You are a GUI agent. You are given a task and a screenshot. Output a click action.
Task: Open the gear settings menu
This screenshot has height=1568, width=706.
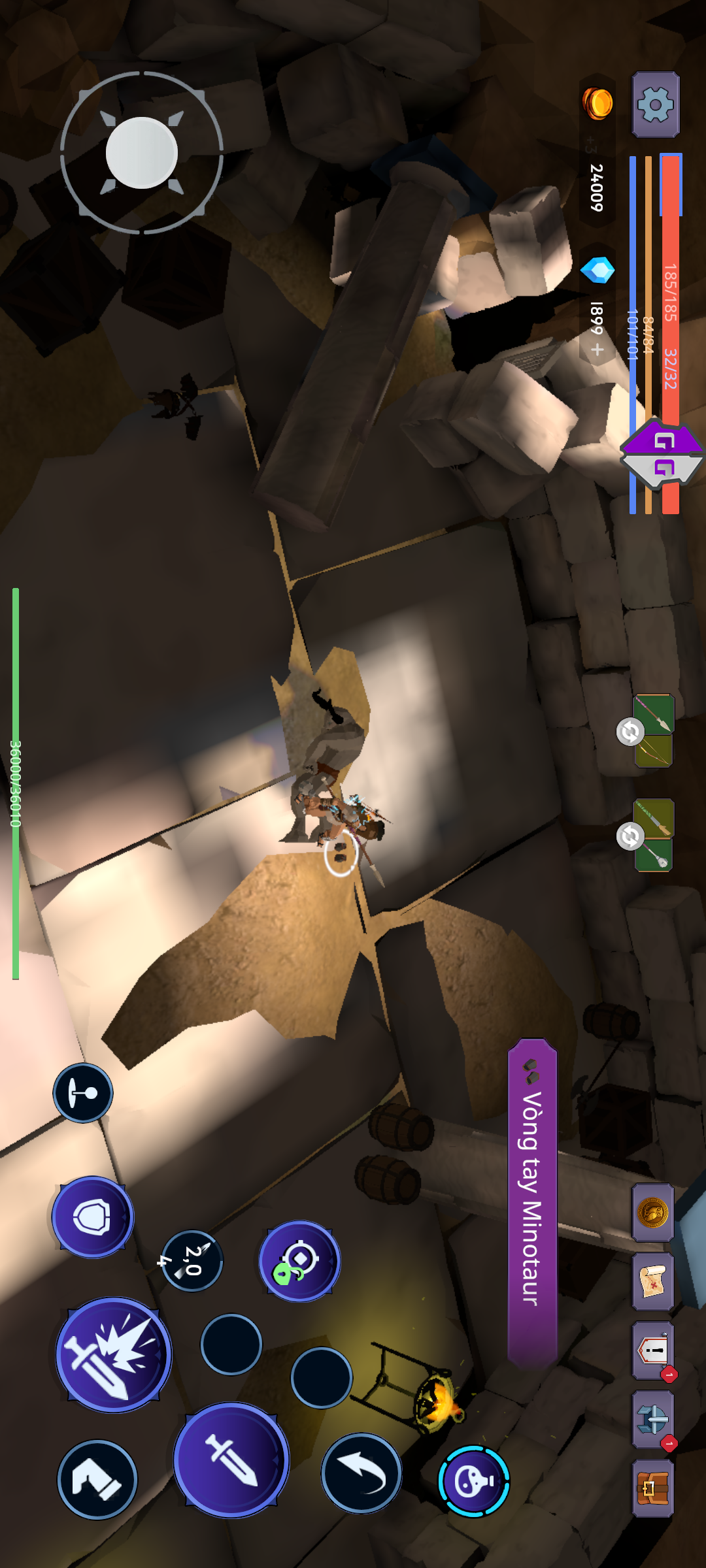tap(655, 104)
